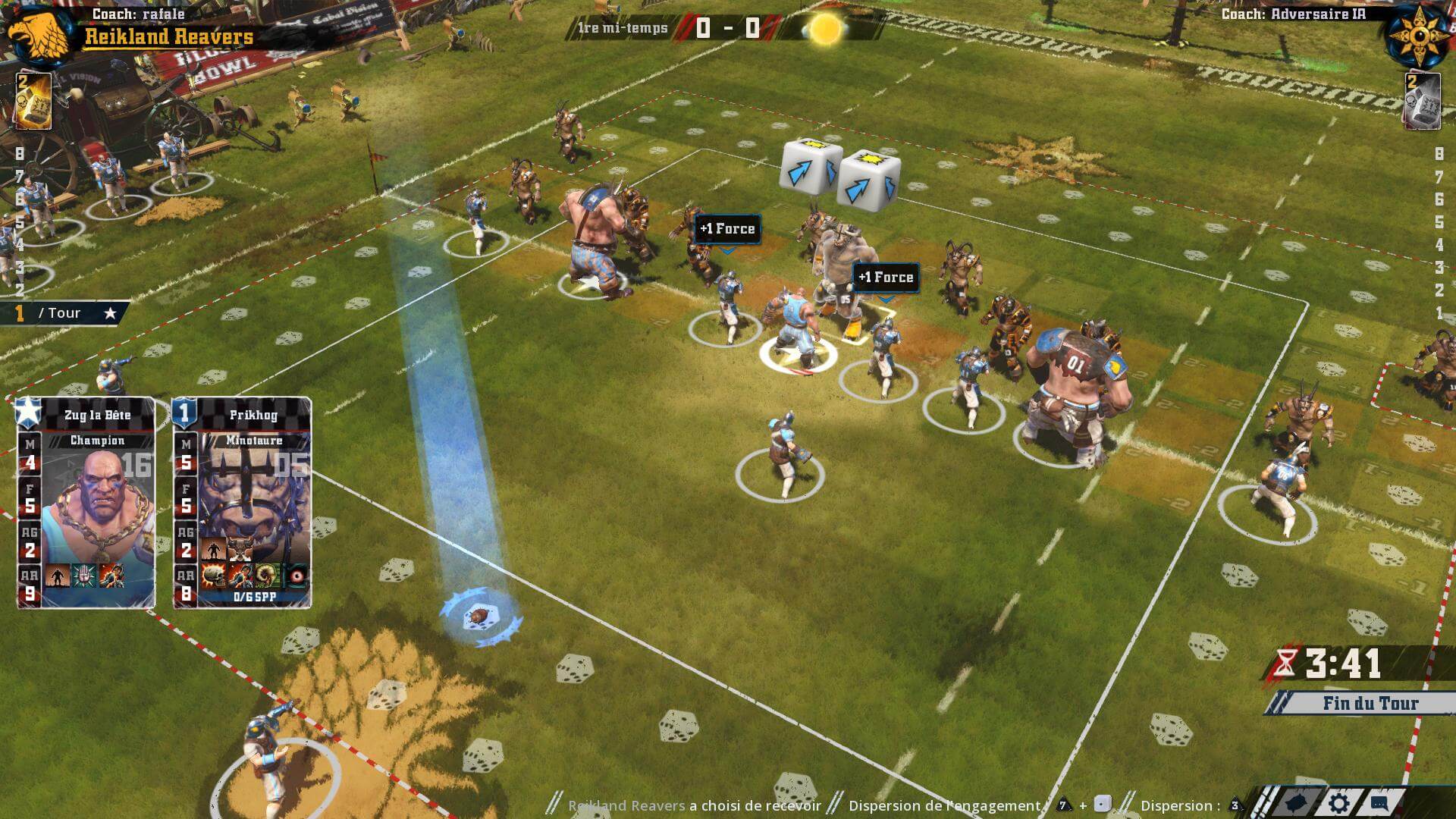Select Zug la Bête player card
The image size is (1456, 819).
point(86,502)
